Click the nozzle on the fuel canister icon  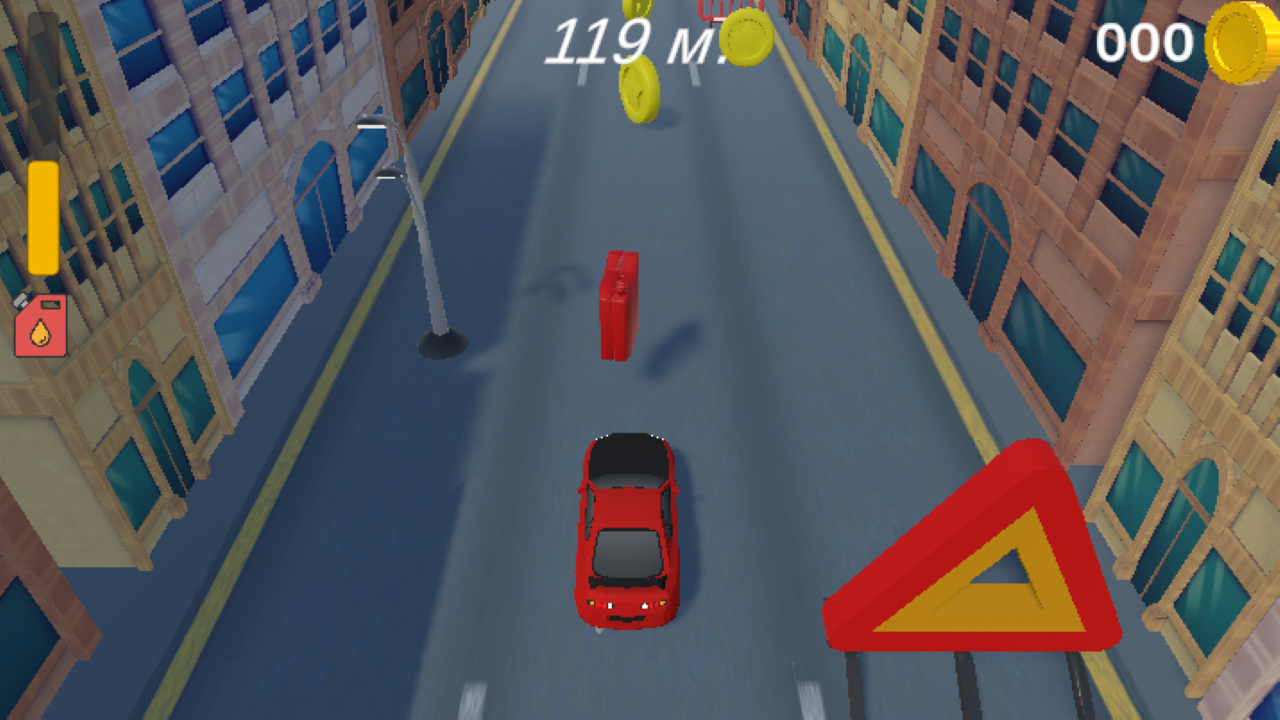[x=18, y=300]
